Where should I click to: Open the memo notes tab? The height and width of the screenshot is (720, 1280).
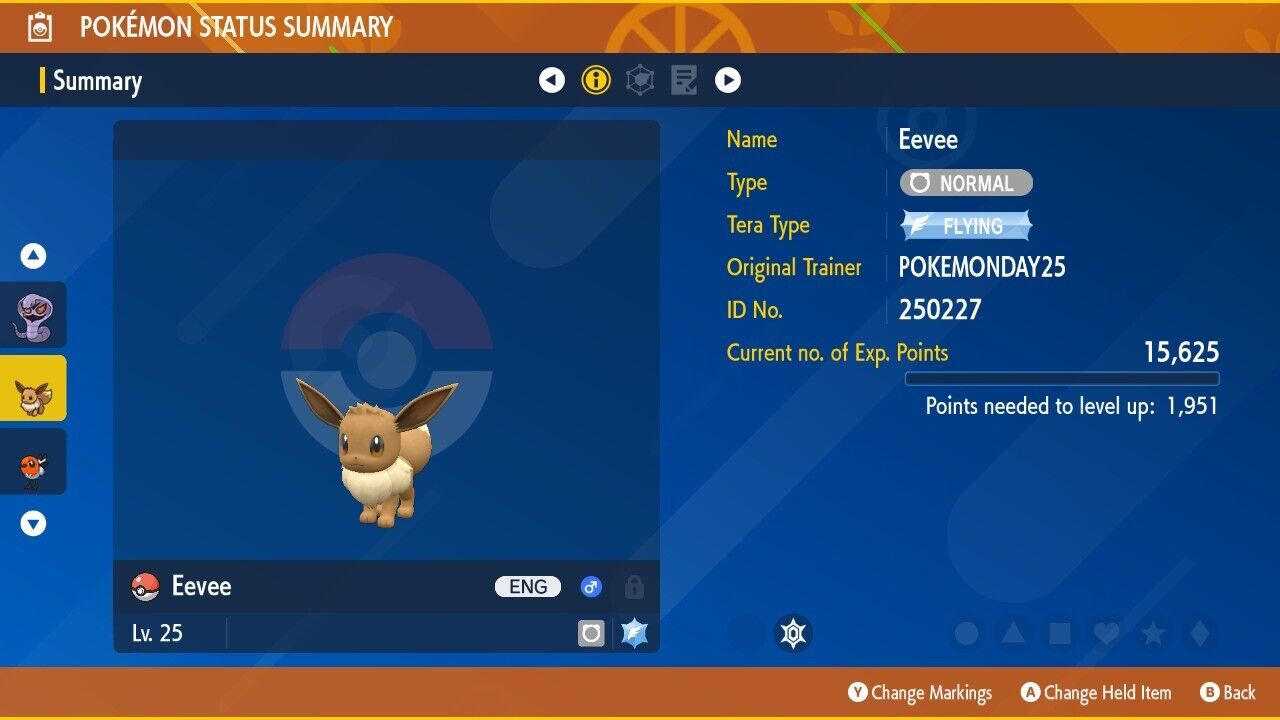click(x=684, y=80)
